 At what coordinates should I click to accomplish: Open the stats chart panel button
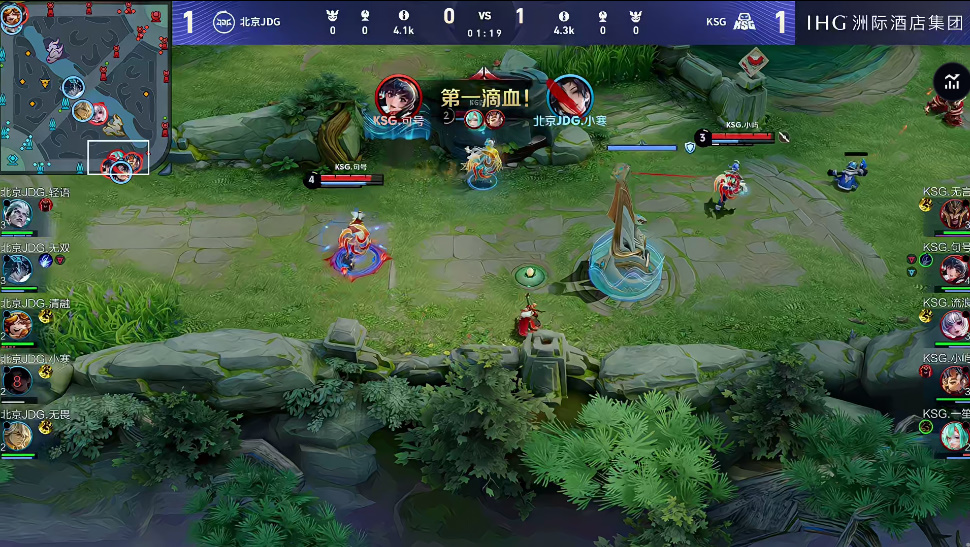pyautogui.click(x=947, y=83)
